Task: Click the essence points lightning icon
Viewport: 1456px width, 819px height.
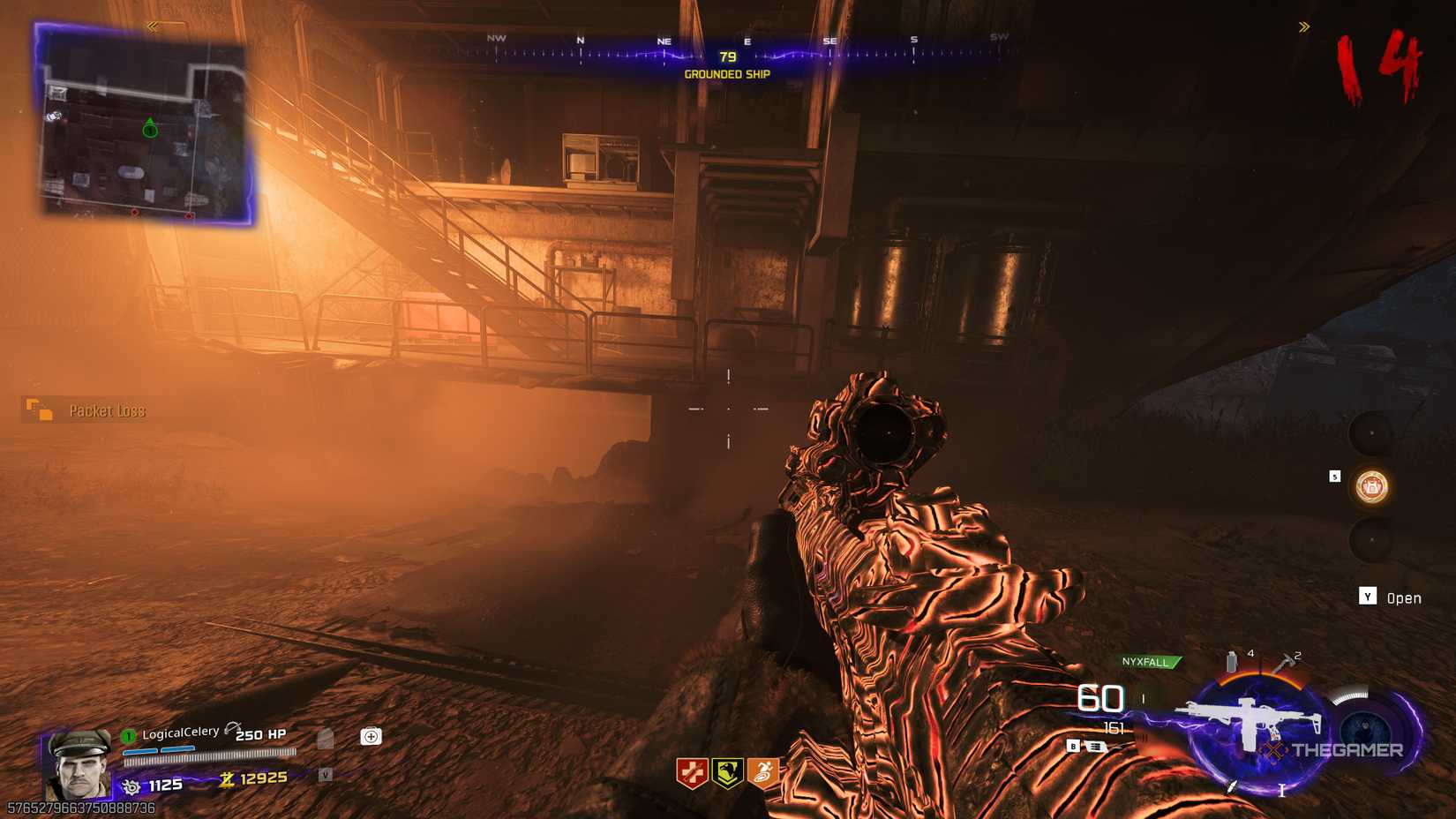Action: (228, 780)
